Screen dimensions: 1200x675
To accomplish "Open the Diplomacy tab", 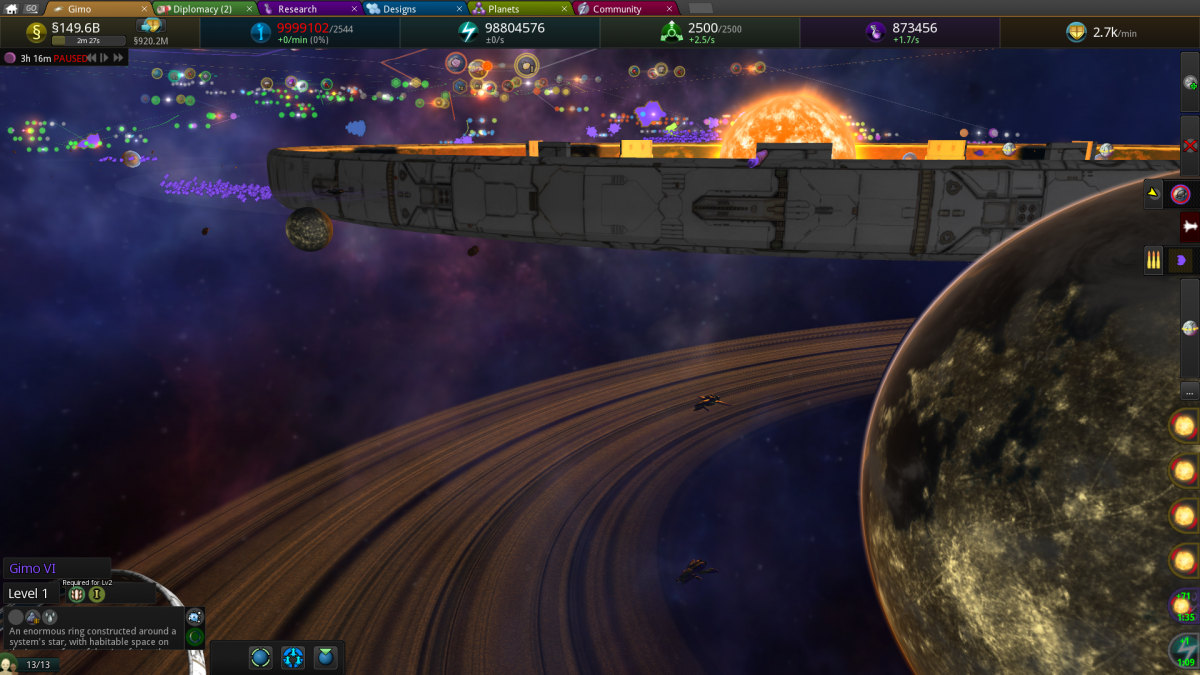I will tap(198, 9).
